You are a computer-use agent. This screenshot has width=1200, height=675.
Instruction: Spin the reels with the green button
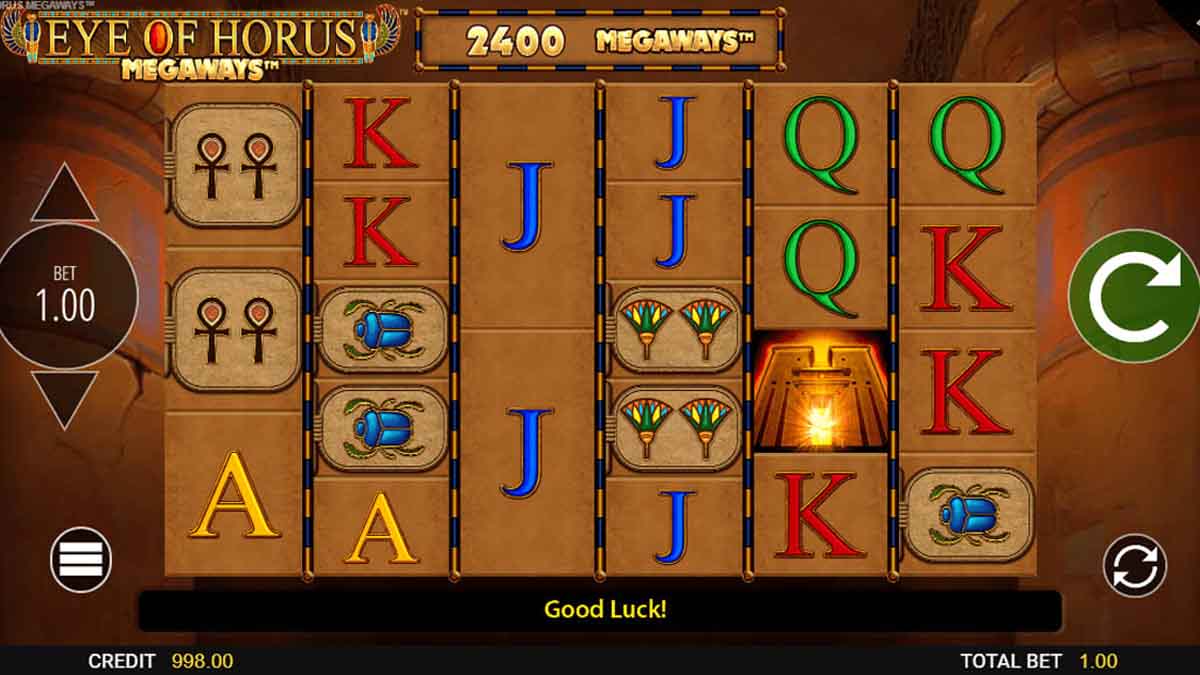[x=1133, y=296]
